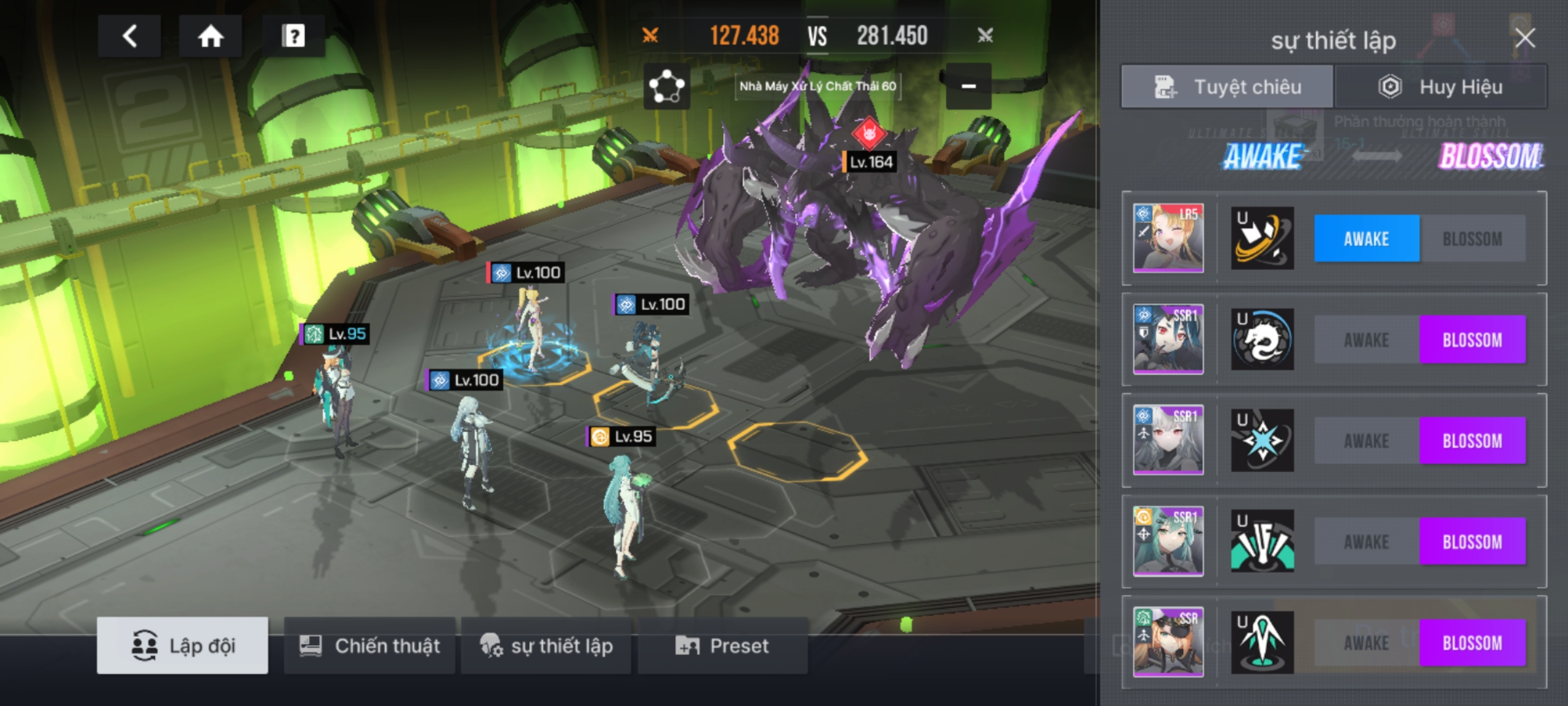Set the dark-haired SSR1 character to AWAKE

click(x=1366, y=340)
